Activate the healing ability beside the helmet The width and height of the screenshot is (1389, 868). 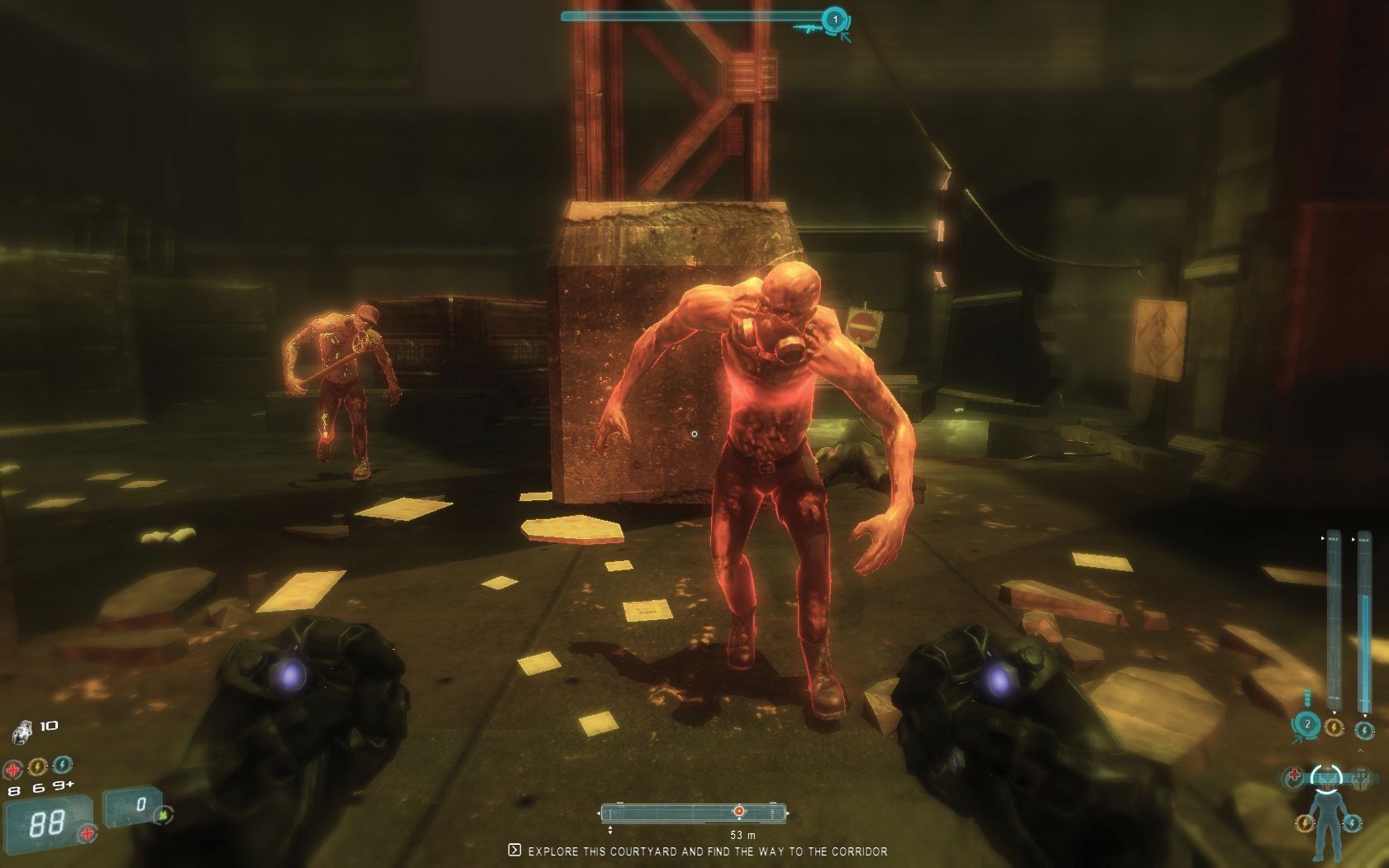point(1295,776)
